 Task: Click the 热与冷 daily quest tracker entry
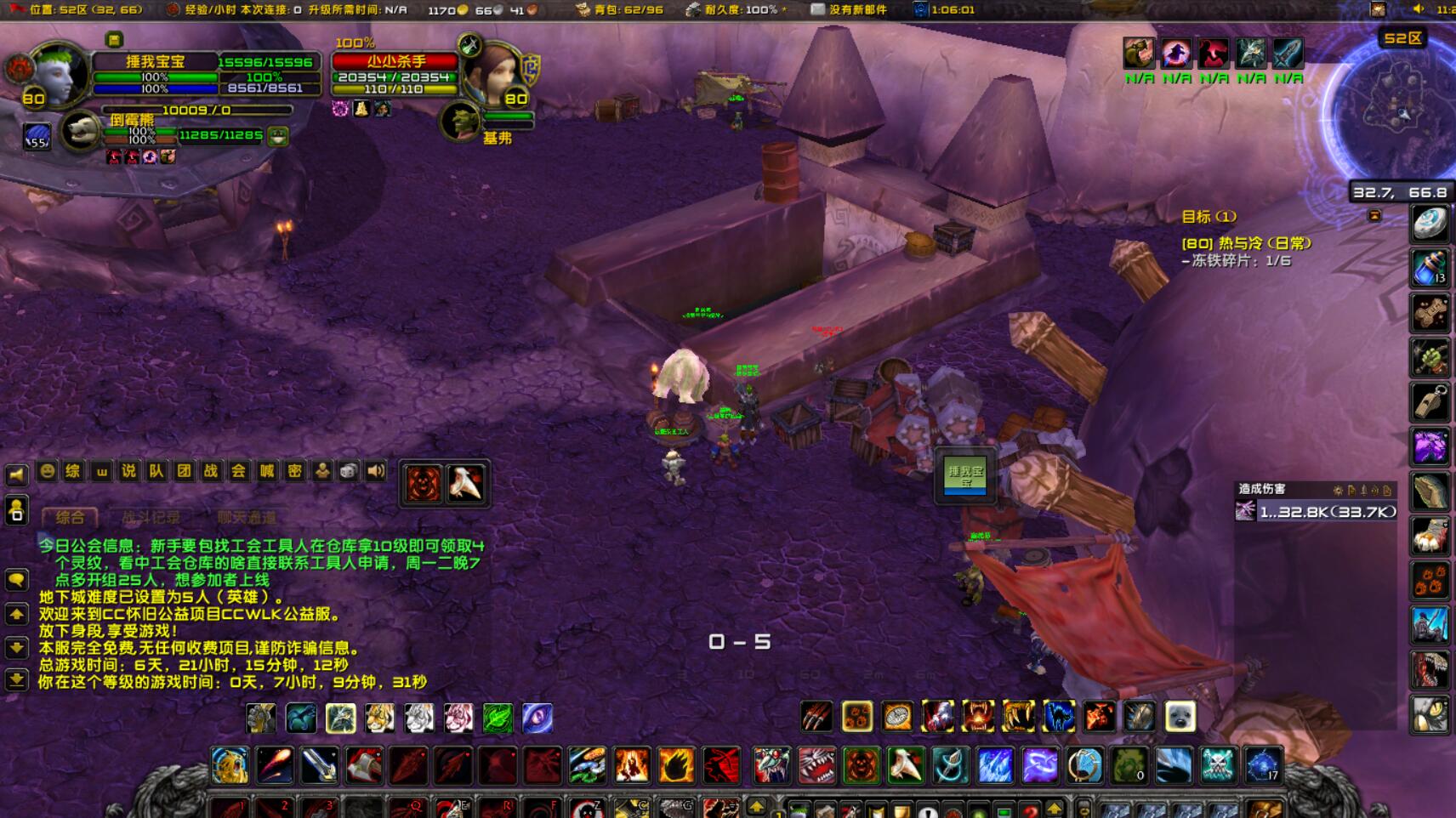coord(1247,243)
